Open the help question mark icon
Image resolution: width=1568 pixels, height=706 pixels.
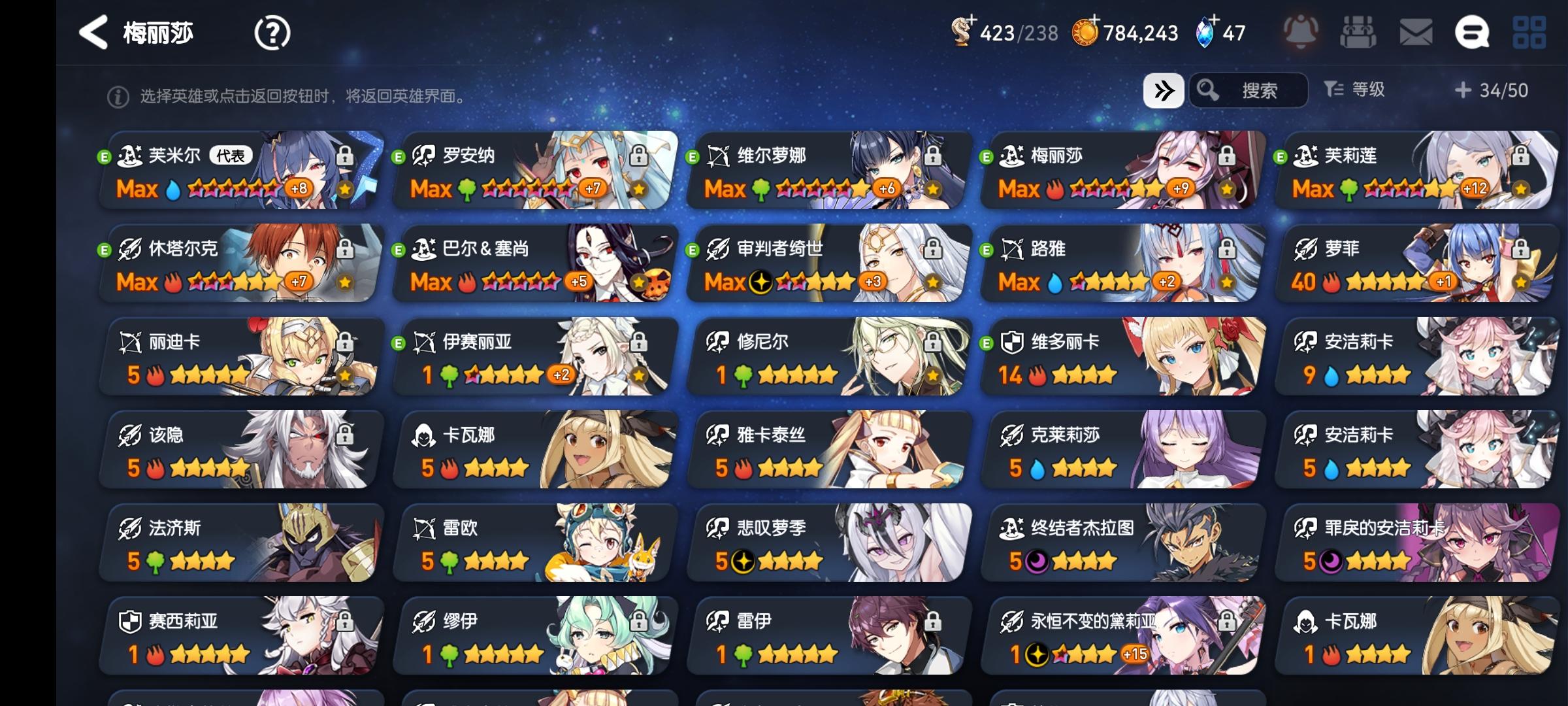(272, 31)
